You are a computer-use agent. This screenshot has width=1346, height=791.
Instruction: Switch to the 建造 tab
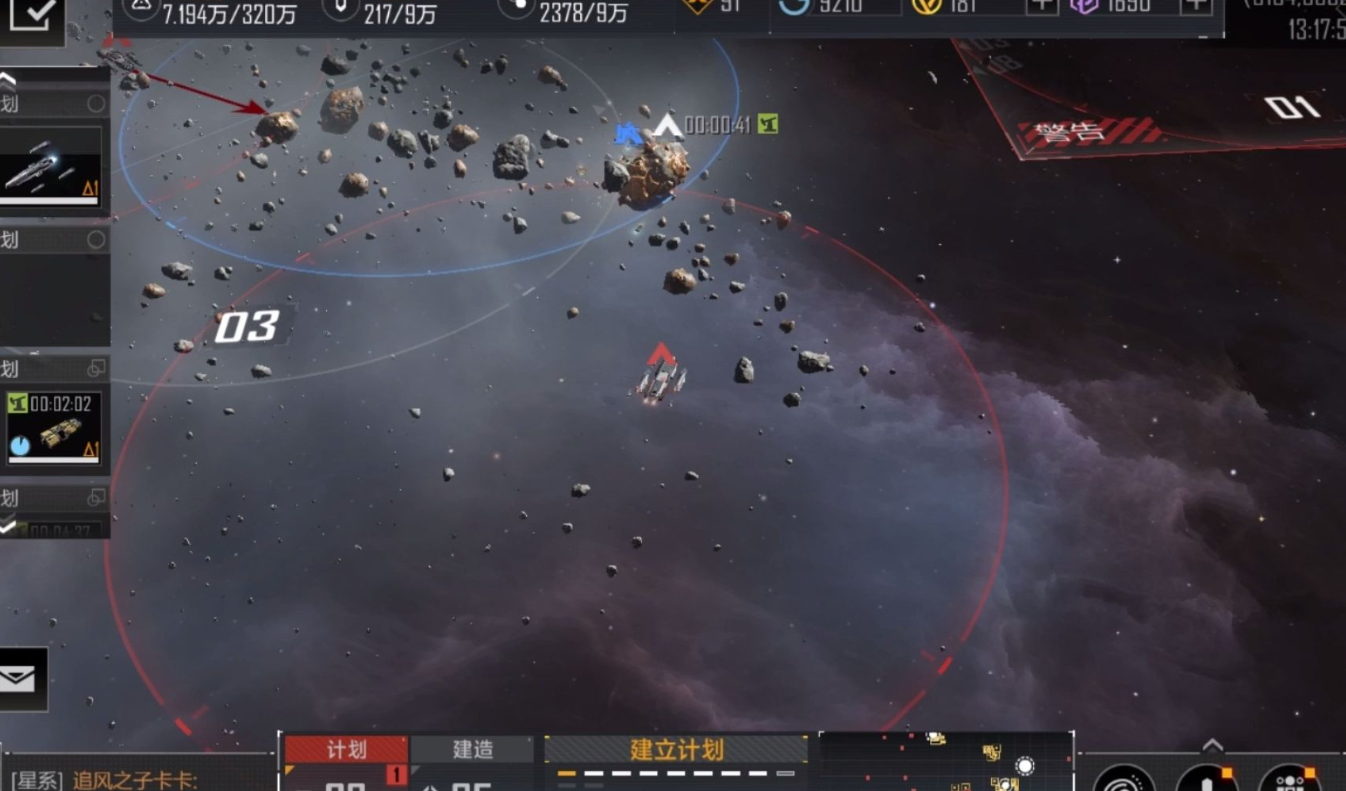(472, 750)
